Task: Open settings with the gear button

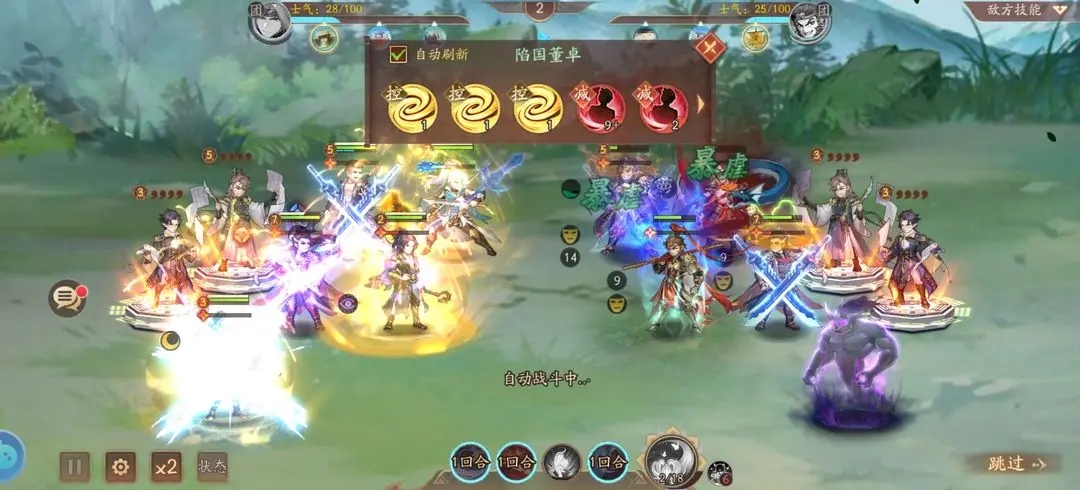Action: [x=121, y=466]
